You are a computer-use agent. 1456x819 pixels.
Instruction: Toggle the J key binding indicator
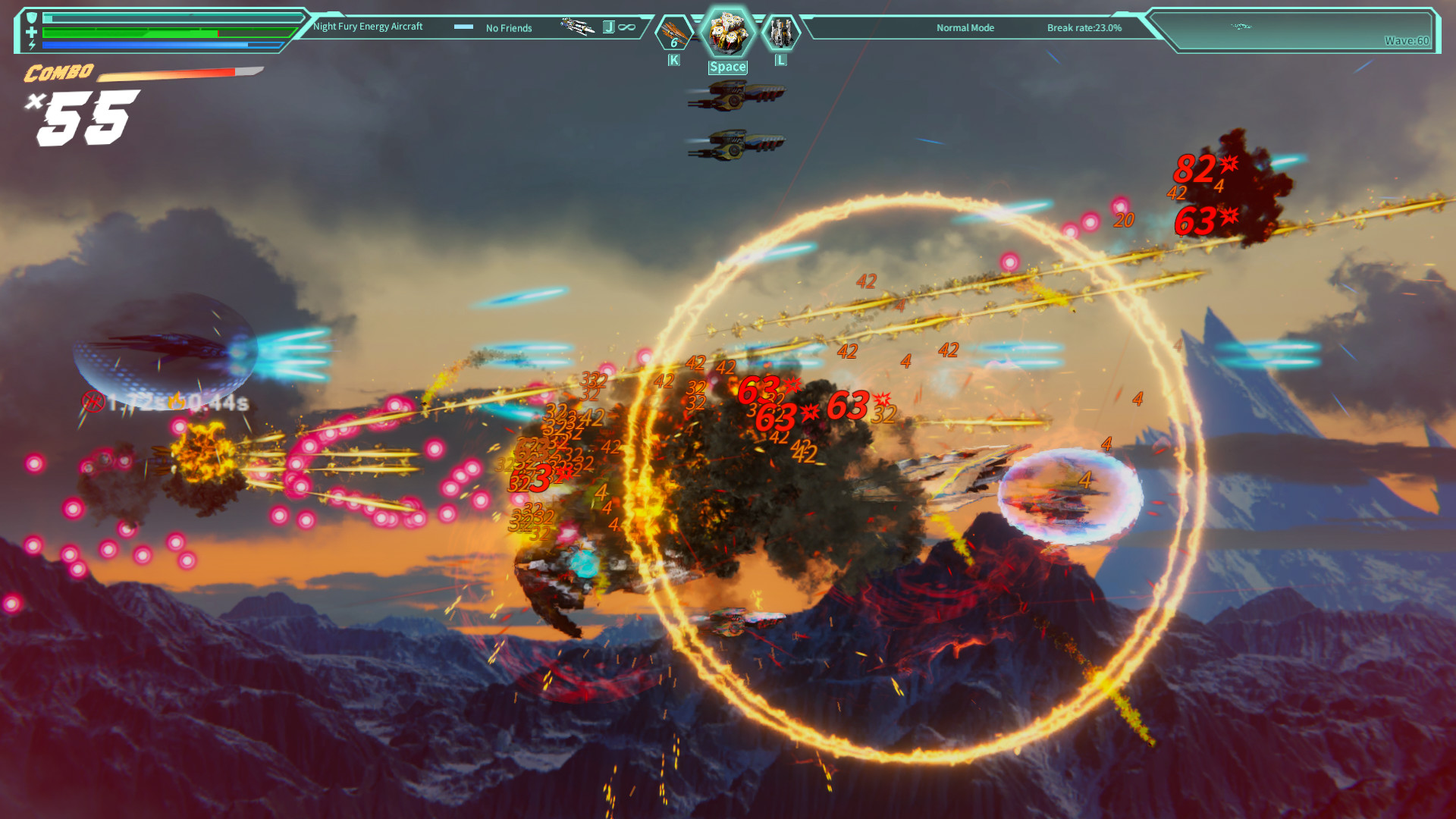click(x=609, y=27)
